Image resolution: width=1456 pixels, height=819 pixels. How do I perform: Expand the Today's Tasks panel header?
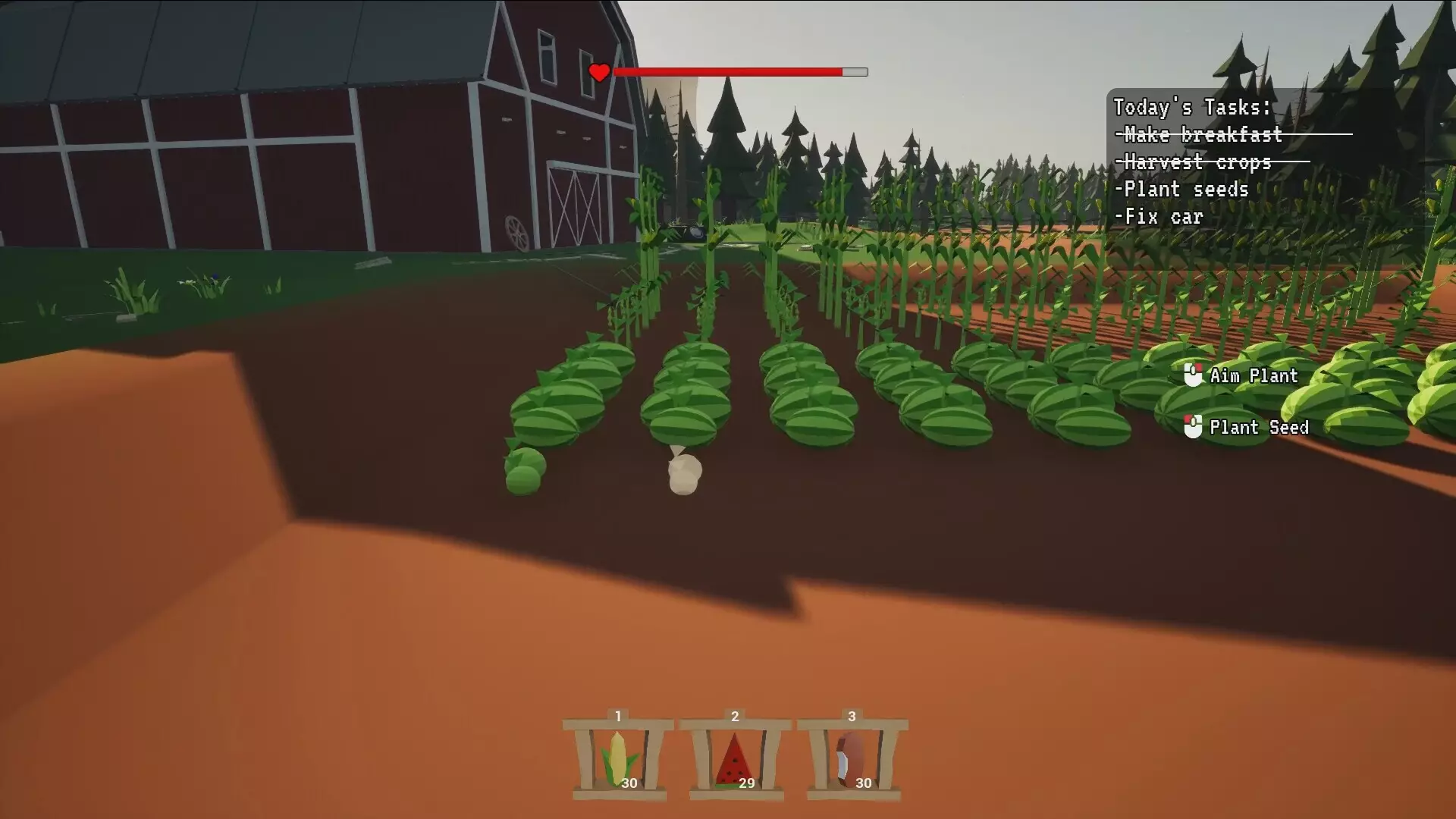click(1191, 106)
